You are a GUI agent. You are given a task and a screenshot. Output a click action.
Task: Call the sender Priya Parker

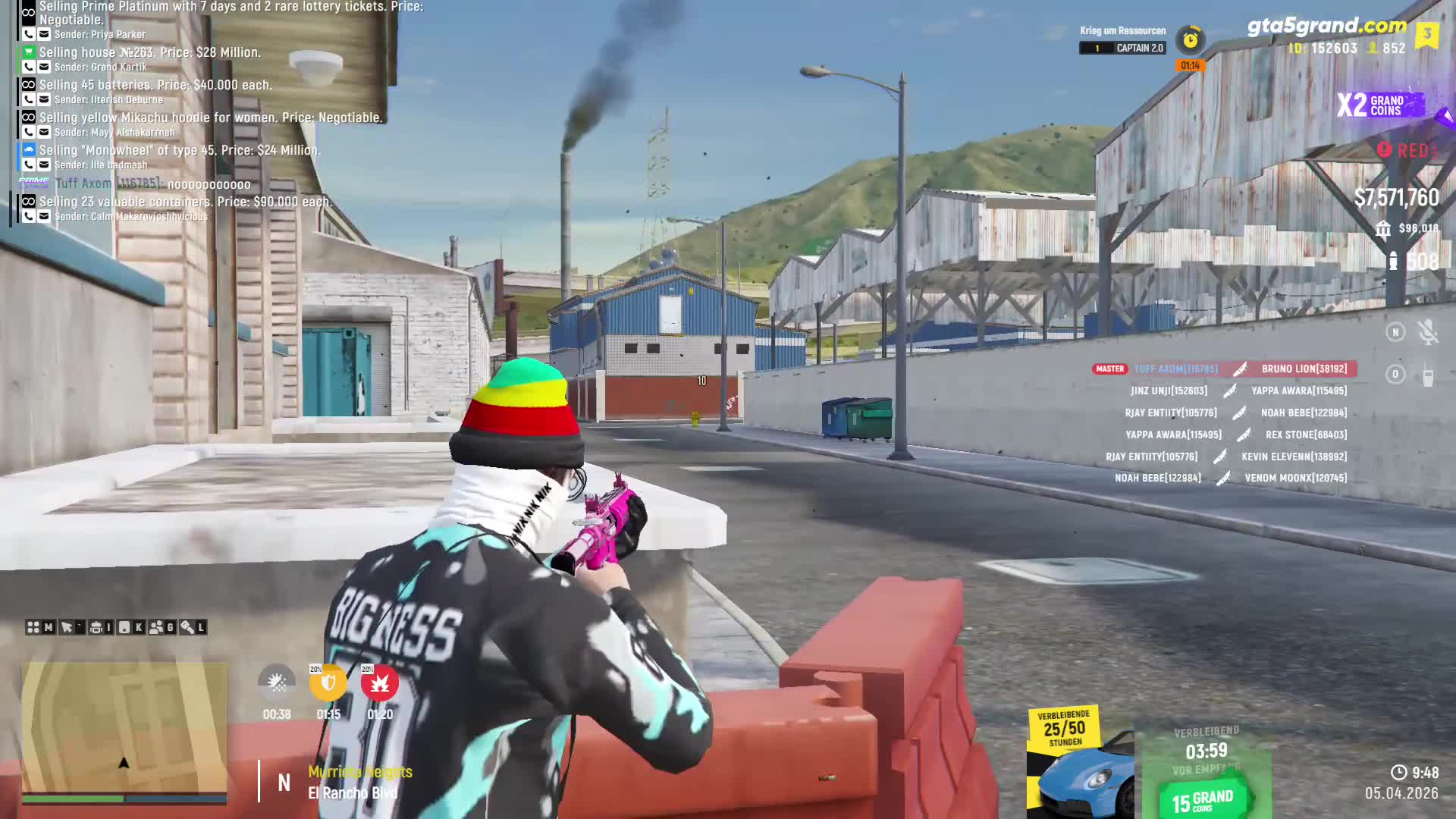[x=29, y=34]
